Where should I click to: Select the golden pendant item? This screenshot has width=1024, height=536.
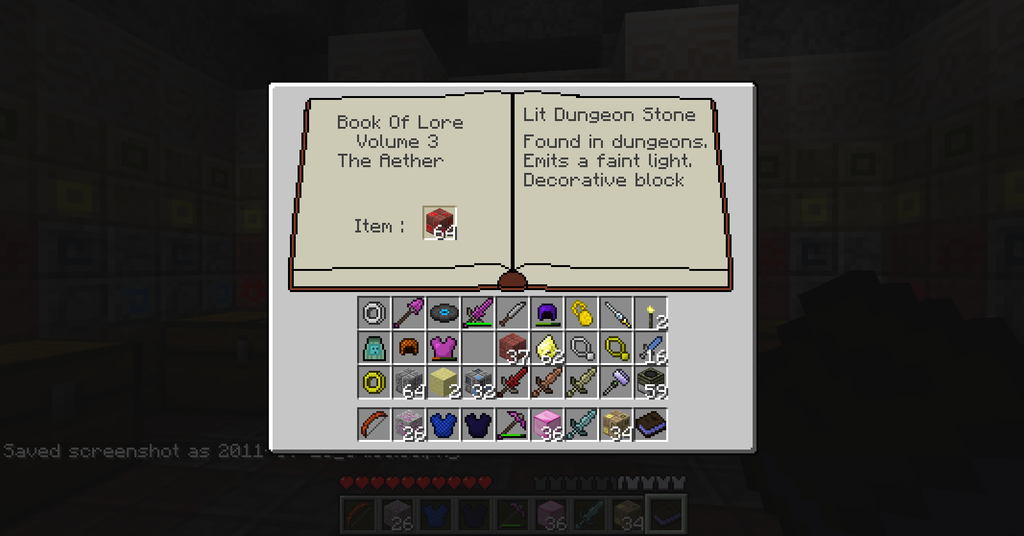581,314
